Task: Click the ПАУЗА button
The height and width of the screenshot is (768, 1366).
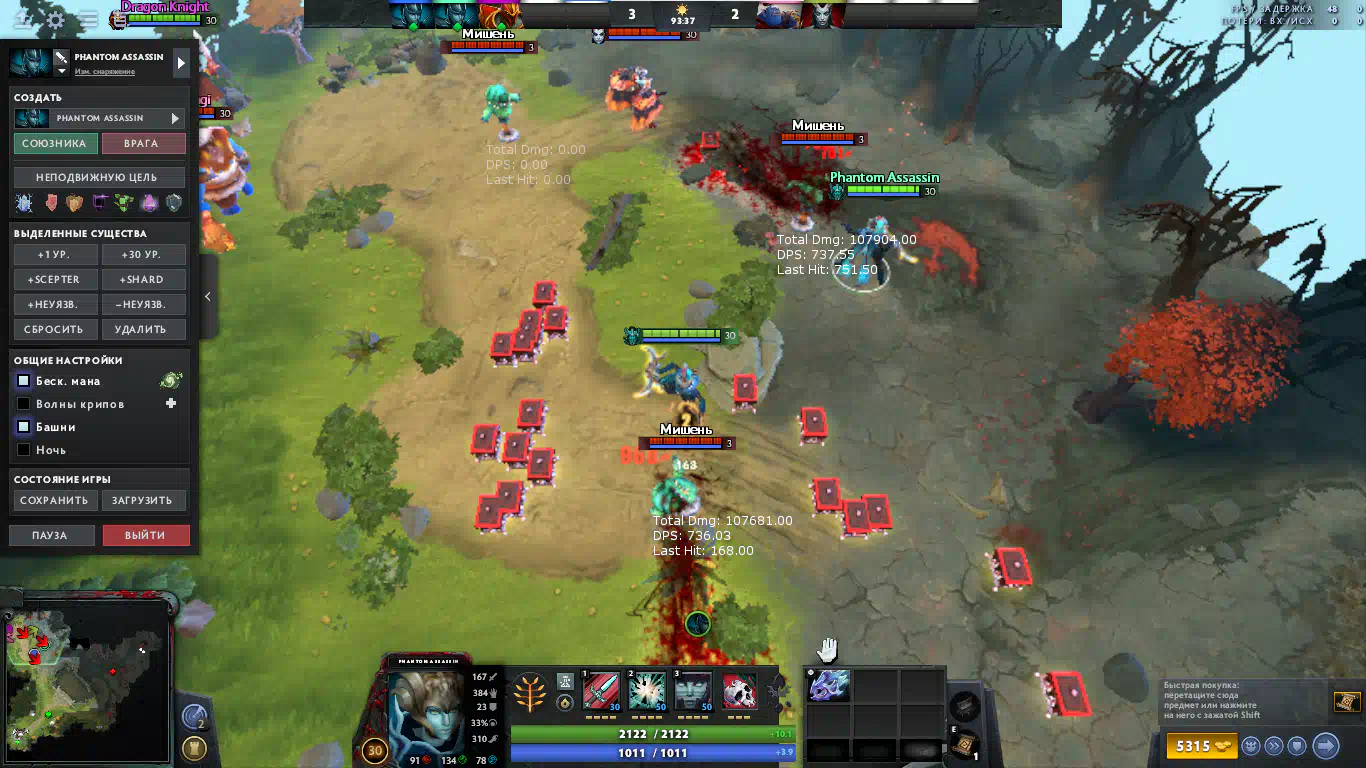Action: pyautogui.click(x=51, y=535)
